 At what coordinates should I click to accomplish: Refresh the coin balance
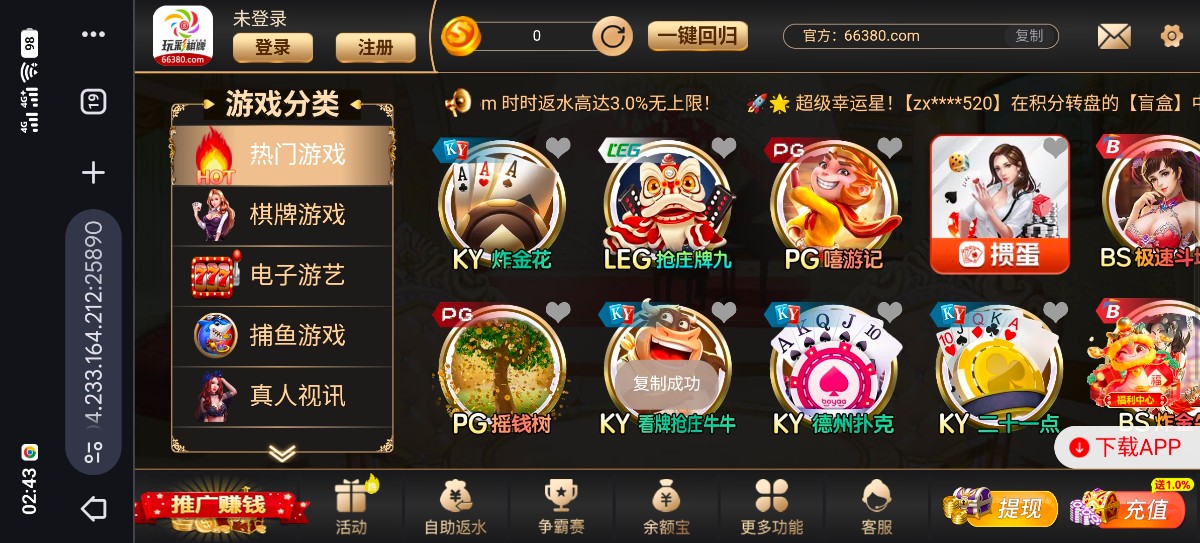point(612,37)
